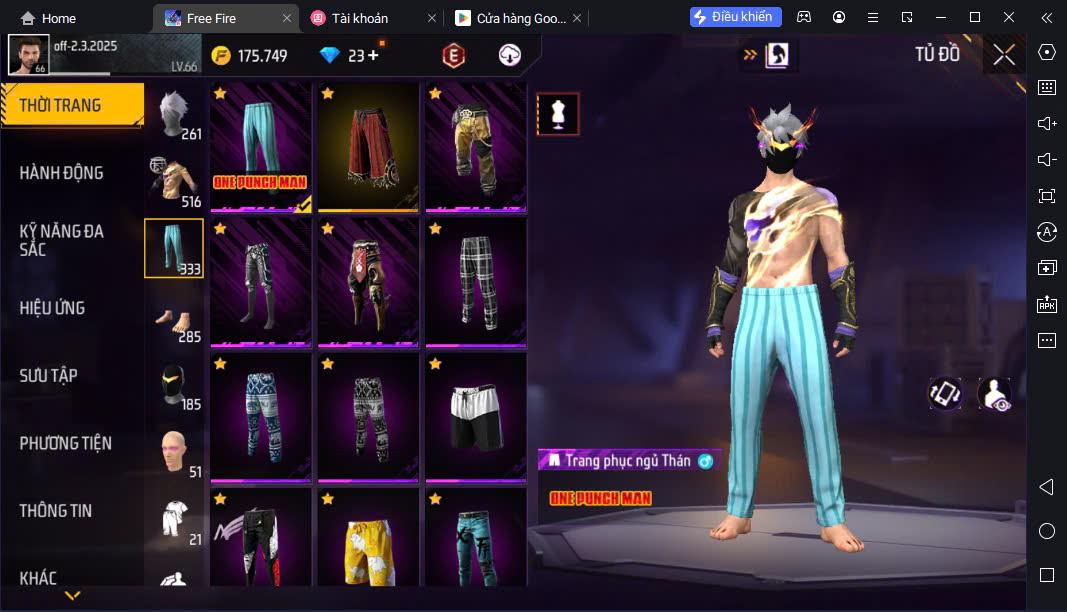
Task: Add diamonds with the plus button
Action: [373, 56]
